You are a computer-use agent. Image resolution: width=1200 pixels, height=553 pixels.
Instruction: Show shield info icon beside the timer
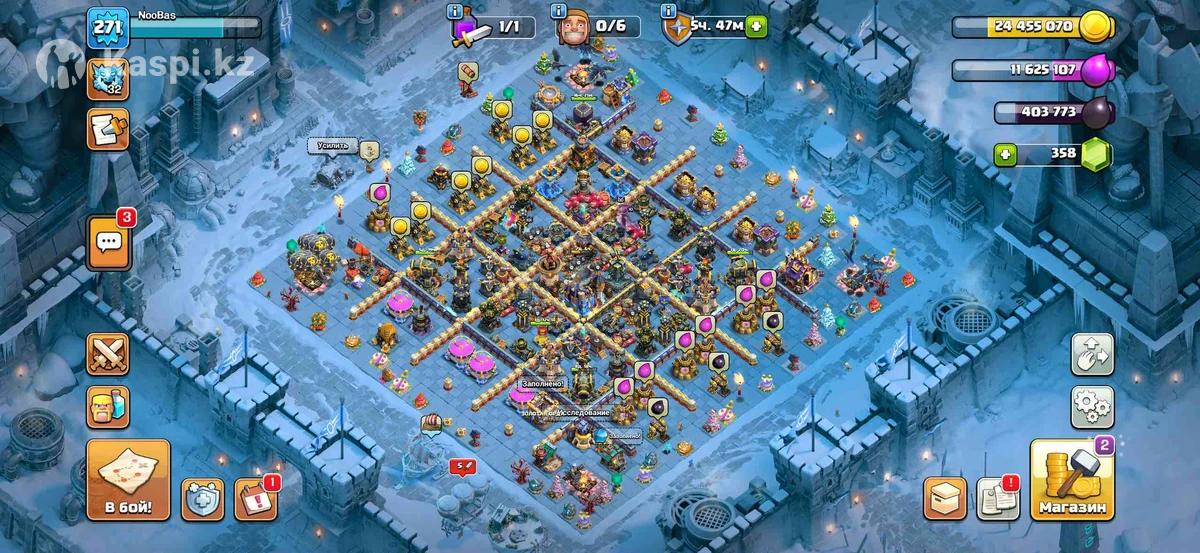[x=667, y=12]
